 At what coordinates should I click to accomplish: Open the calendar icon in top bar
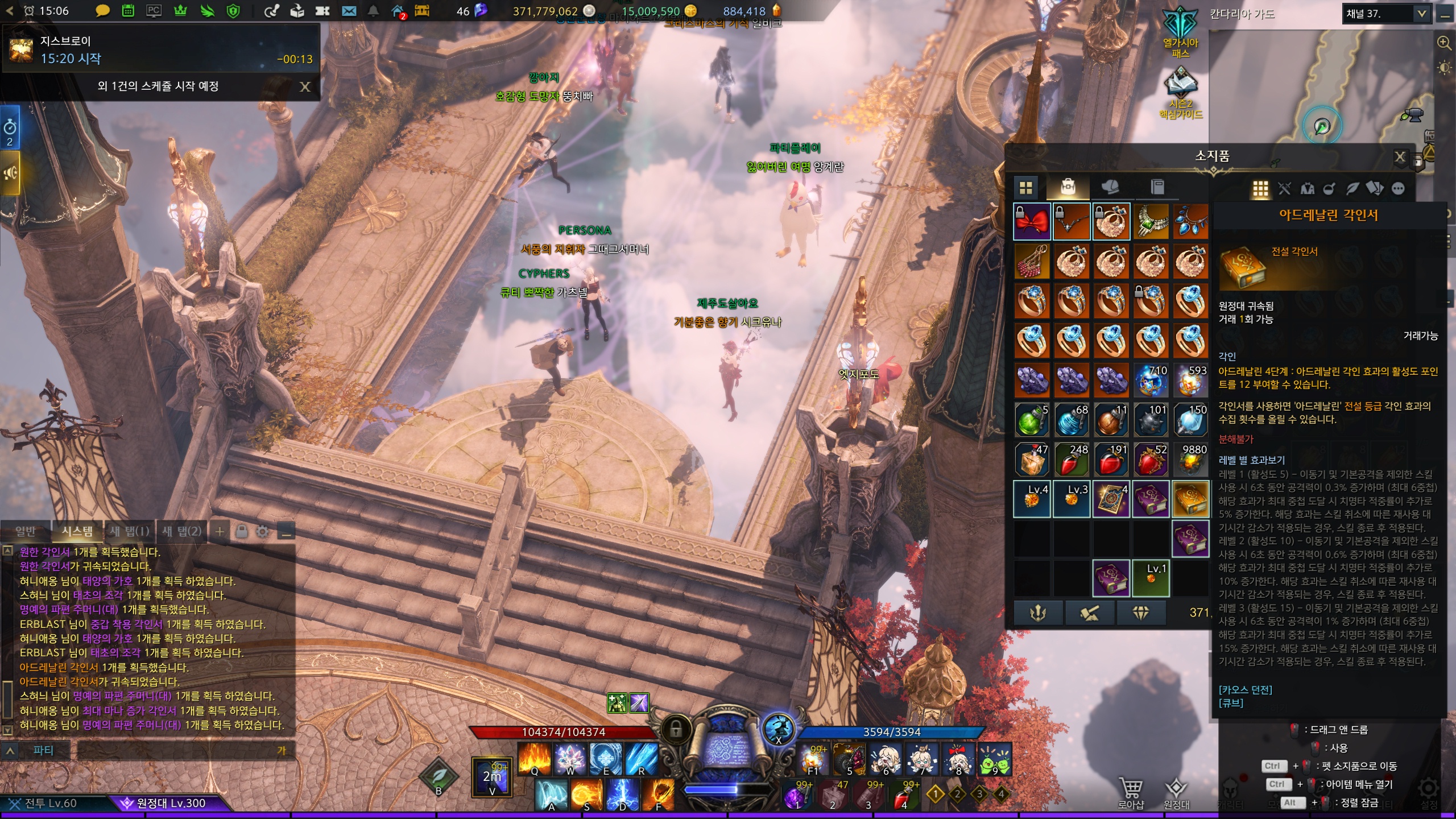[x=128, y=11]
